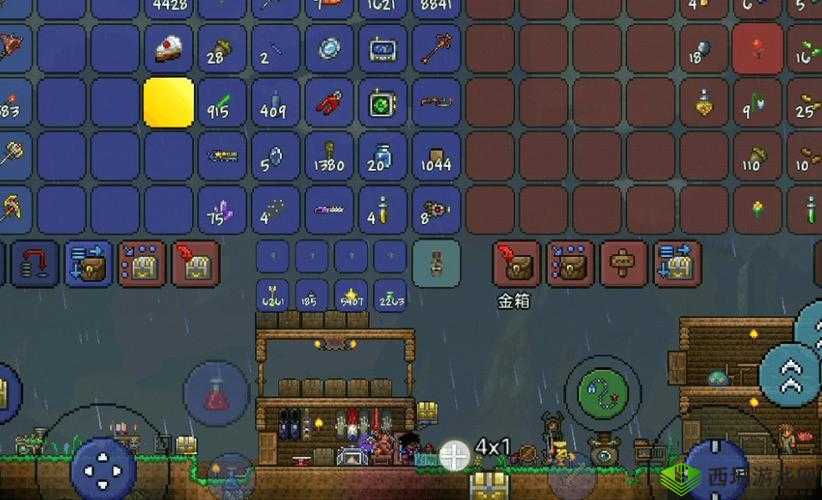Tap the blue quick stack chest button
The image size is (822, 500).
coord(677,264)
